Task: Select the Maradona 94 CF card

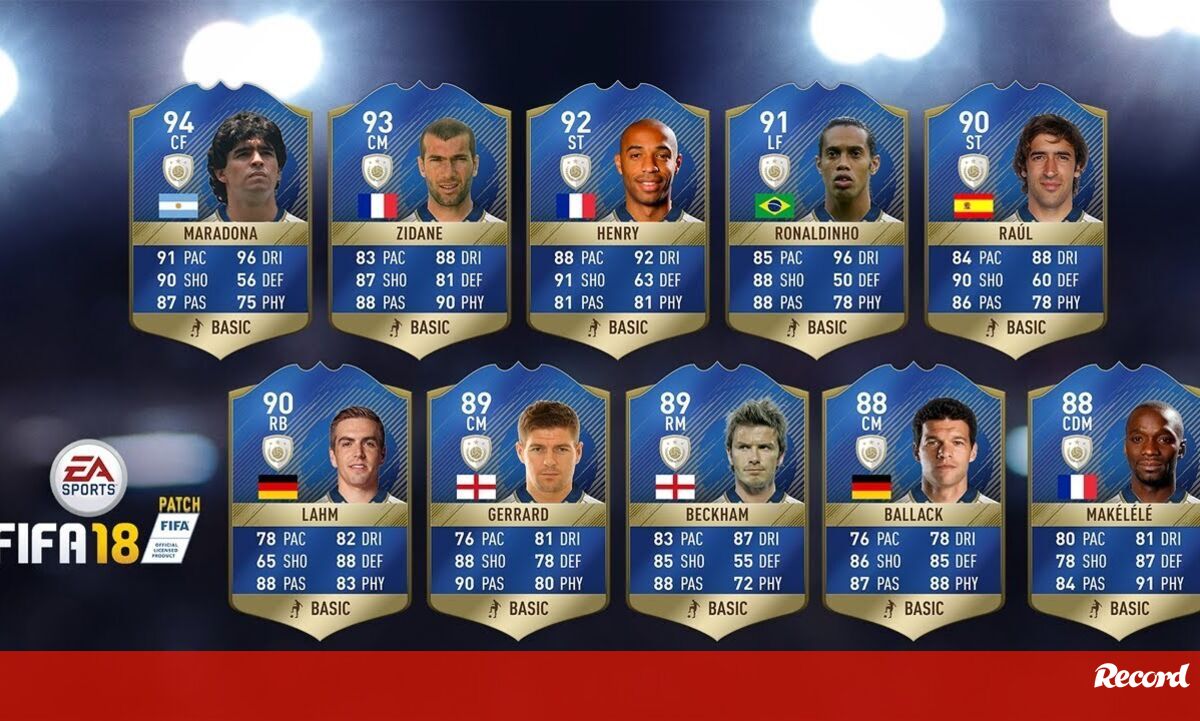Action: click(x=220, y=220)
